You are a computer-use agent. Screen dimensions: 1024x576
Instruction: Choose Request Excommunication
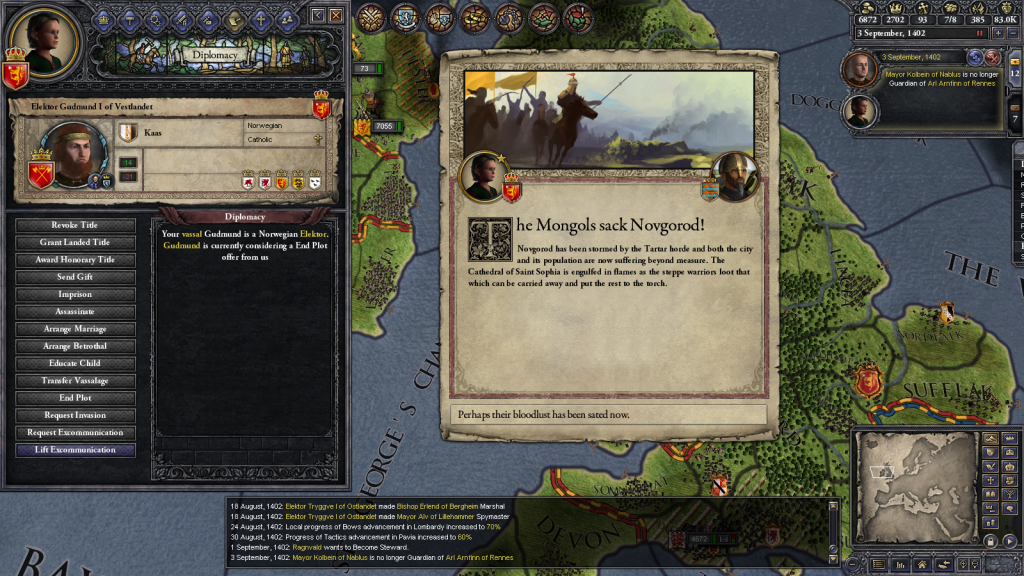click(75, 433)
